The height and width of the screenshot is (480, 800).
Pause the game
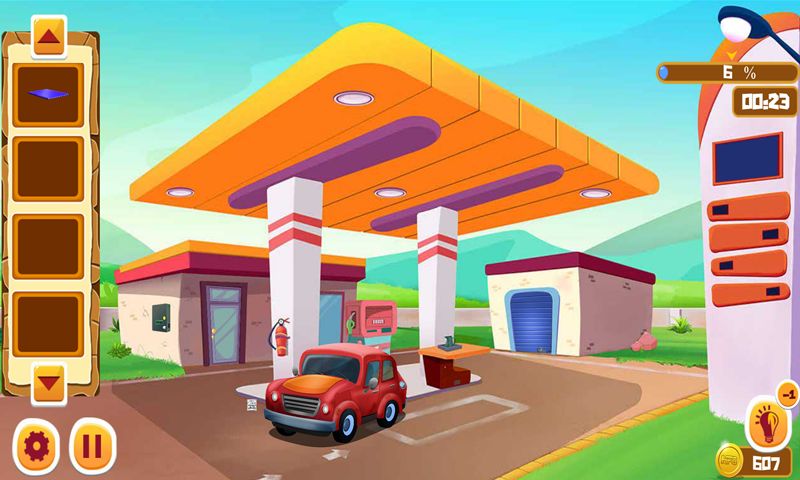[x=92, y=444]
